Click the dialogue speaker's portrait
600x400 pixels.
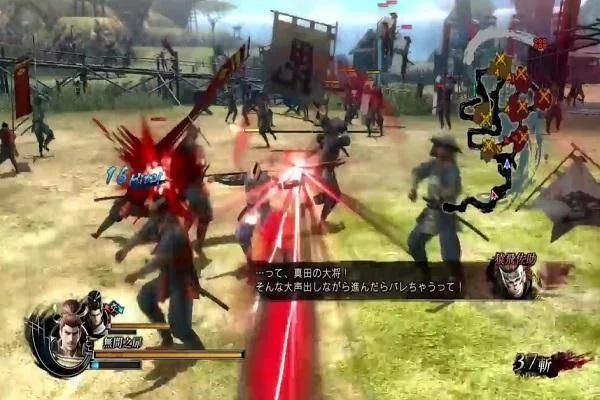[514, 279]
